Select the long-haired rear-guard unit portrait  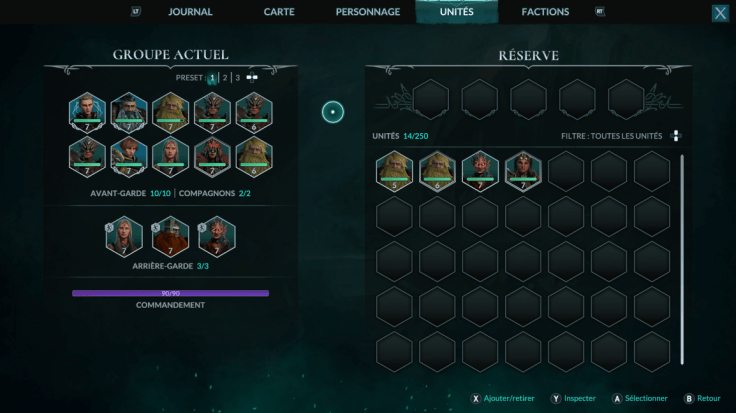point(129,236)
